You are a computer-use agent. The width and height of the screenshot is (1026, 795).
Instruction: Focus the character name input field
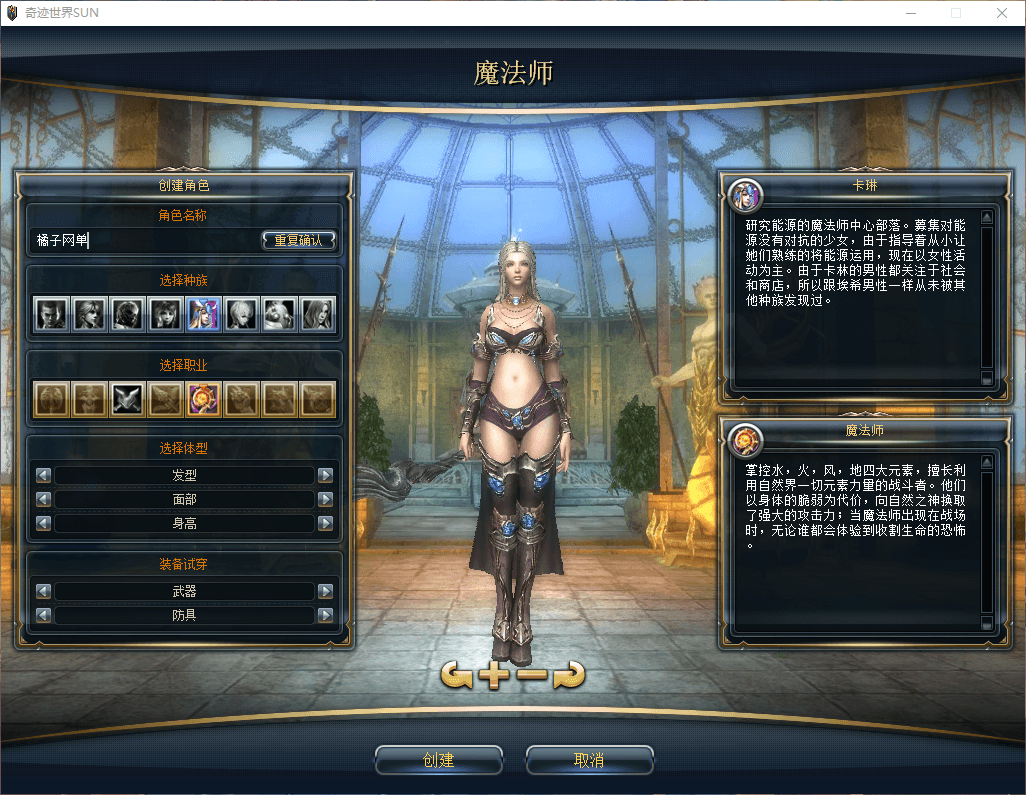145,240
